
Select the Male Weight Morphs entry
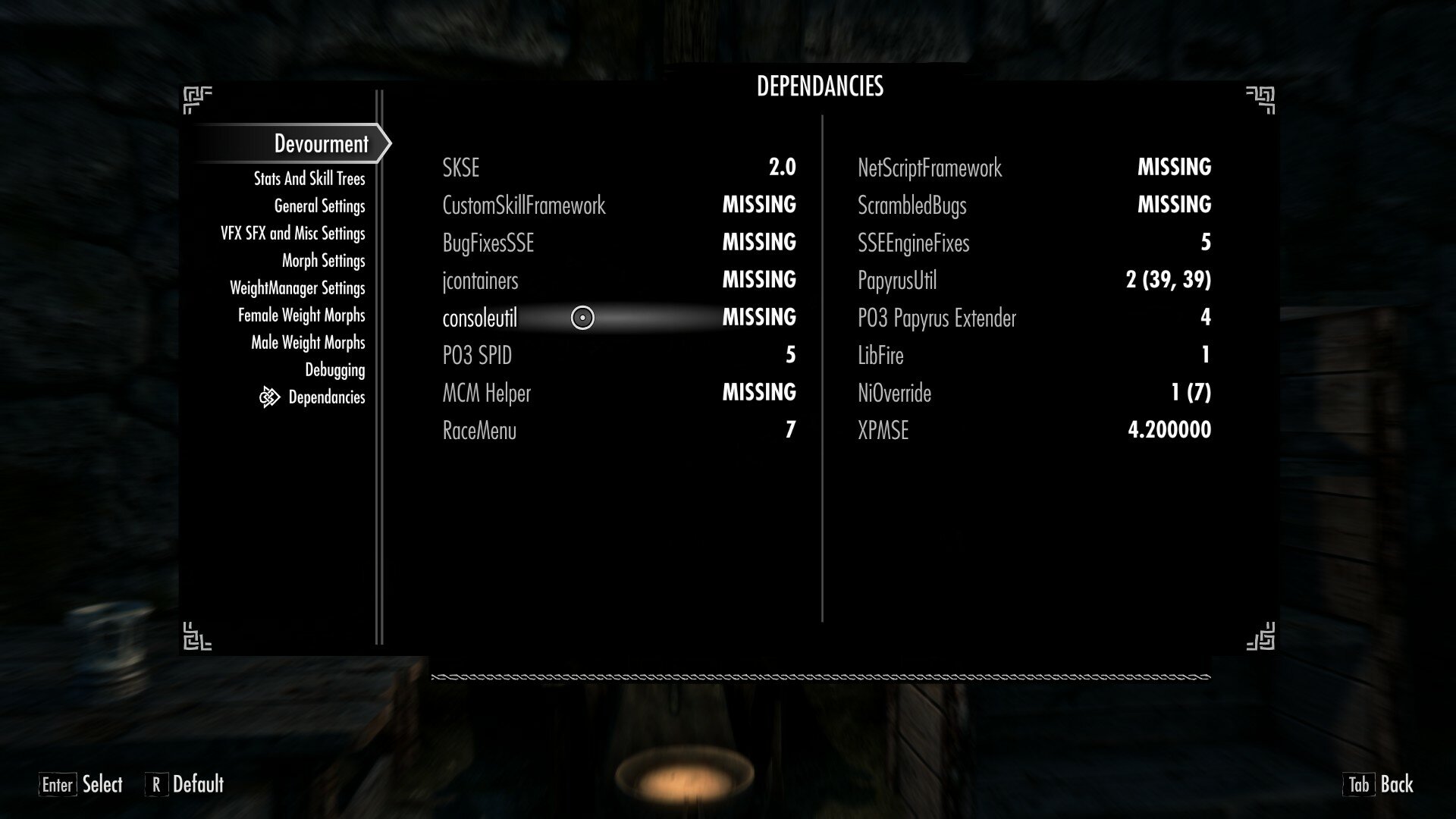coord(308,342)
